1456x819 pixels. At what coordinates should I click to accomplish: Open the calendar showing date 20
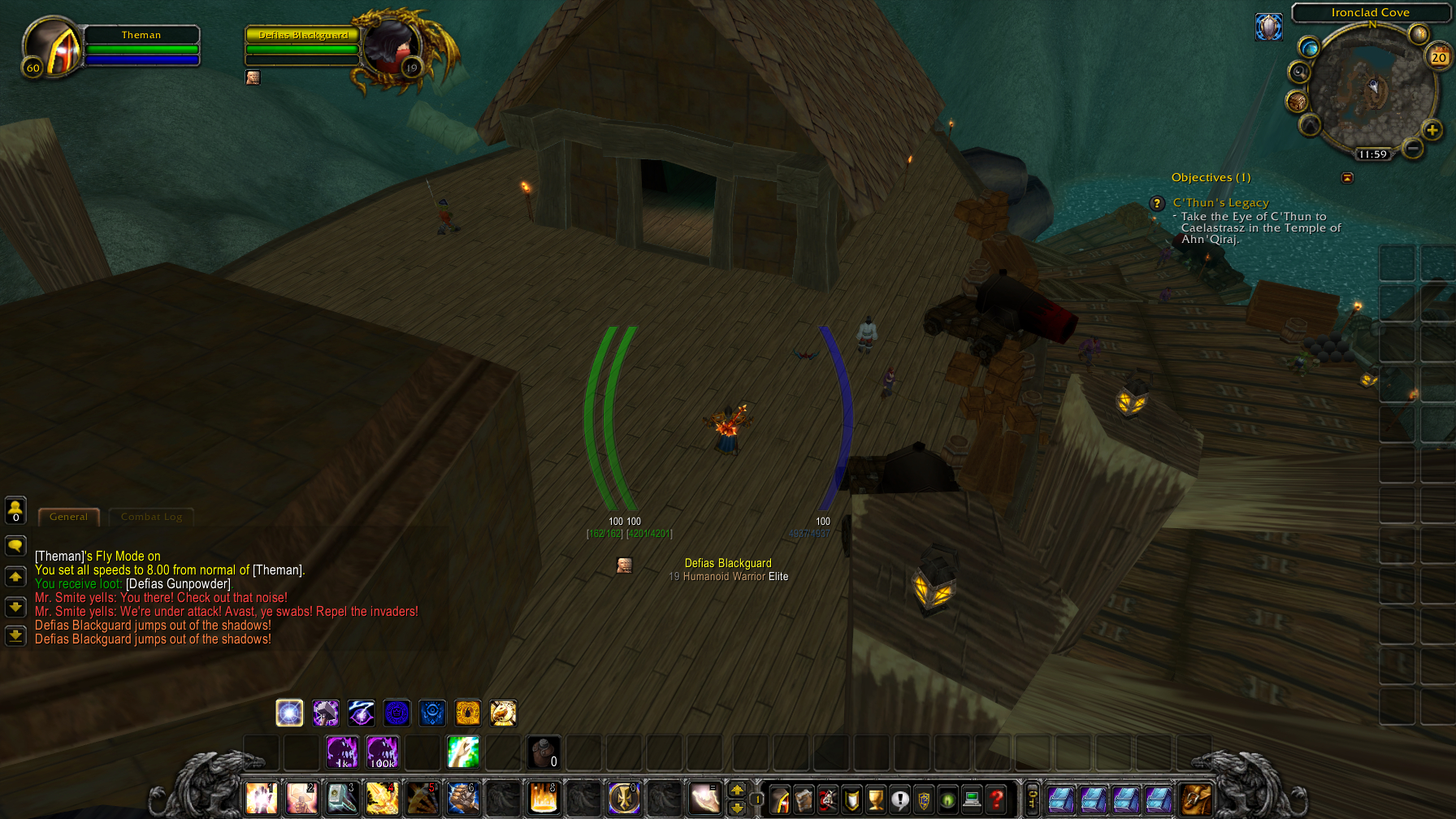(x=1436, y=57)
